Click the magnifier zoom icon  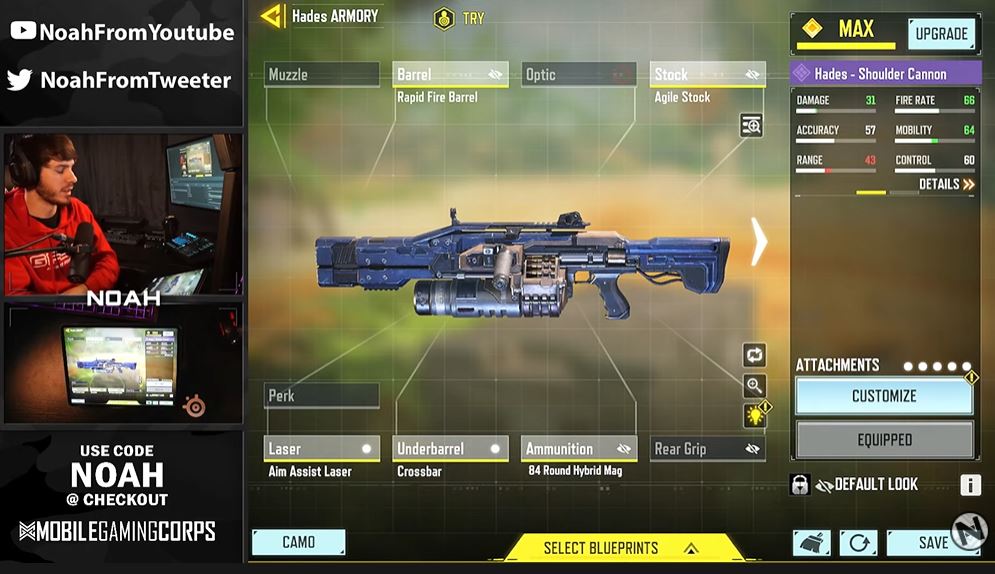(754, 386)
